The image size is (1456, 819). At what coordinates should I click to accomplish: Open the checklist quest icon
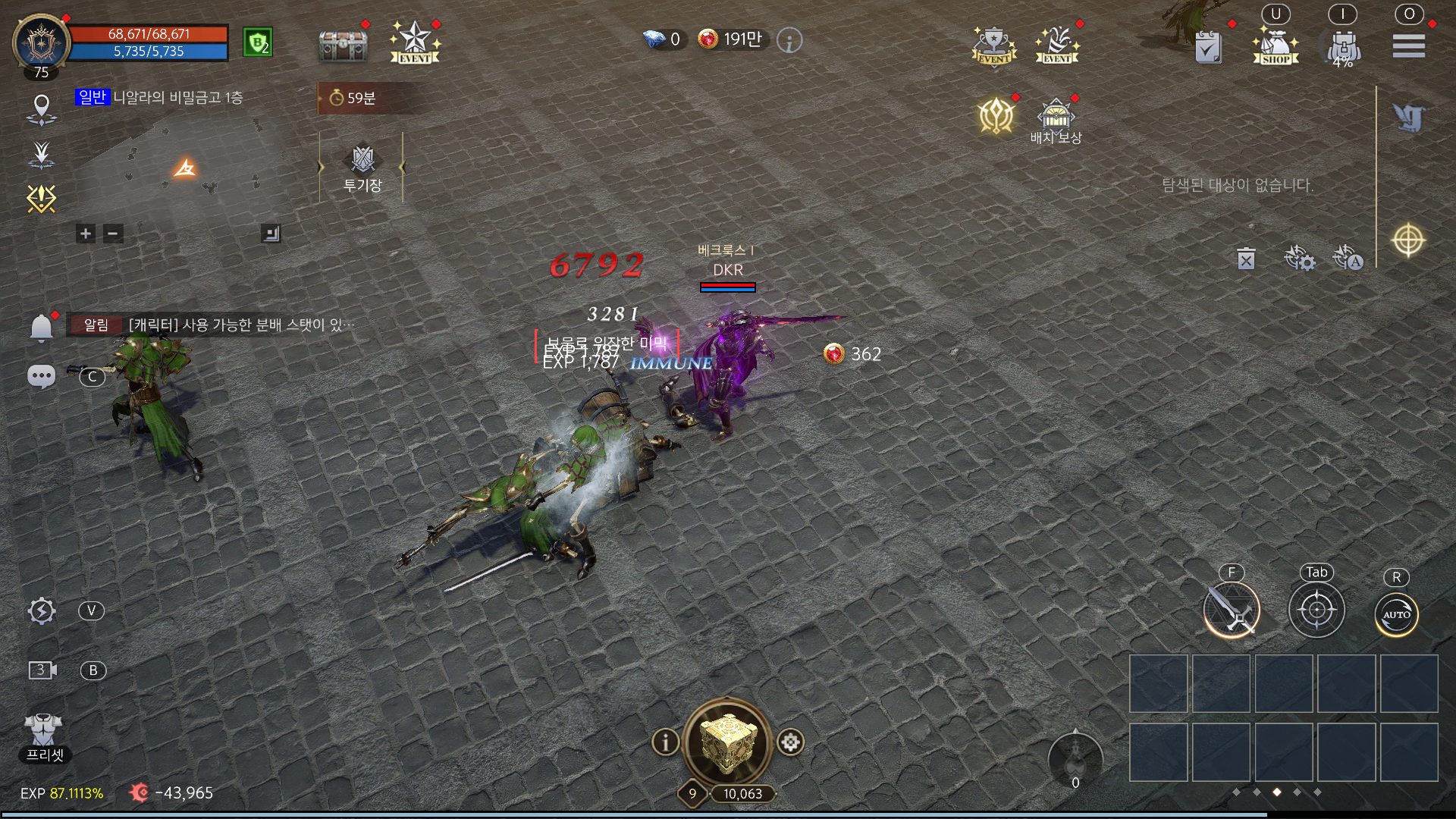pyautogui.click(x=1208, y=47)
